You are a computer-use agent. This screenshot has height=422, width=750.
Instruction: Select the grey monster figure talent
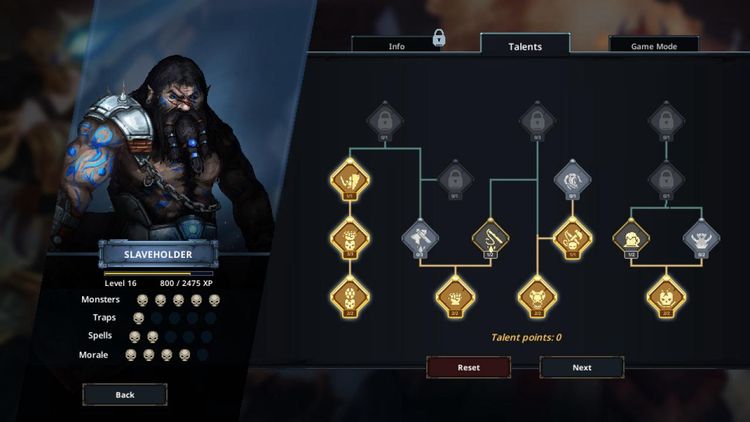tap(701, 237)
